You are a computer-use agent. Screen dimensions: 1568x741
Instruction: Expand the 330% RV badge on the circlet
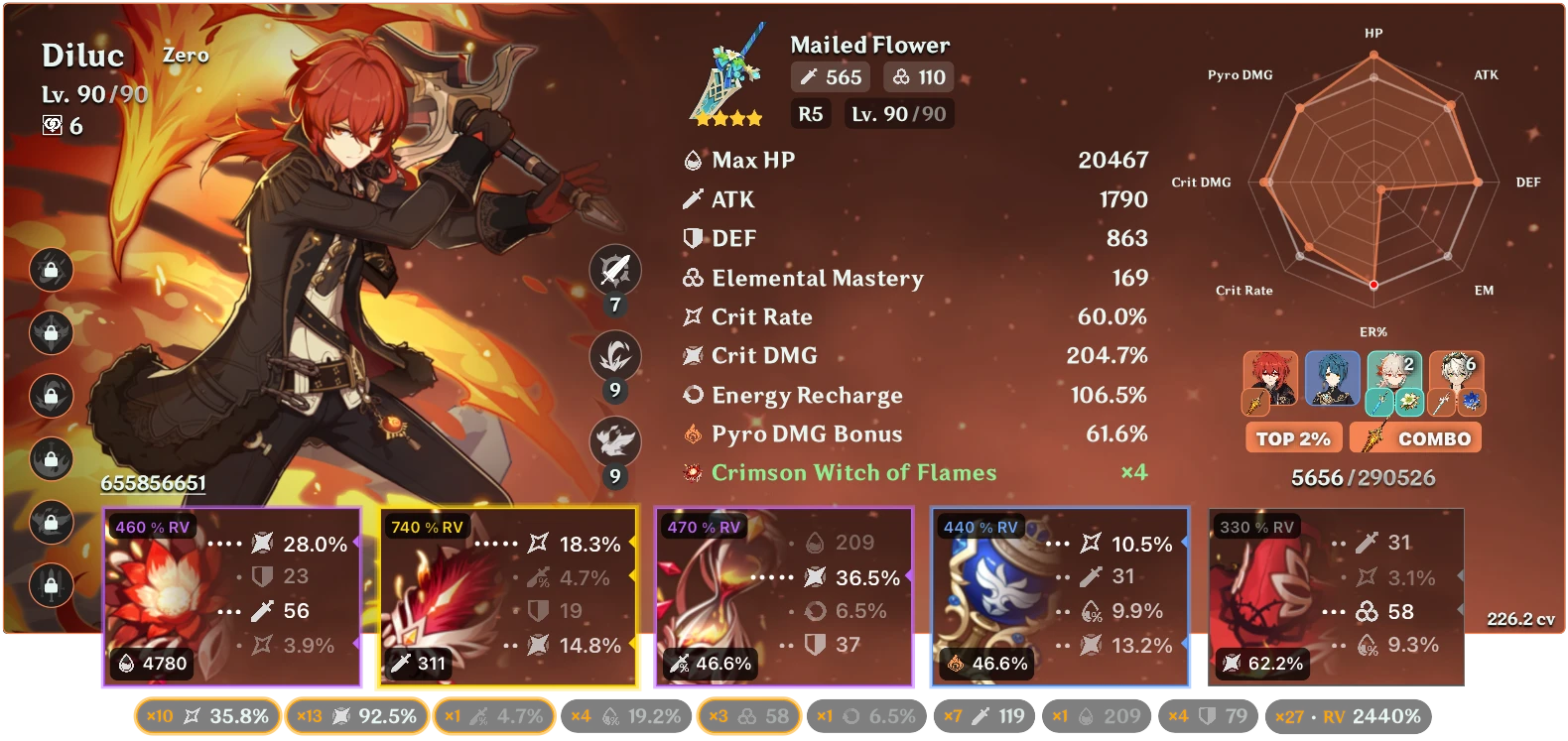click(1258, 528)
